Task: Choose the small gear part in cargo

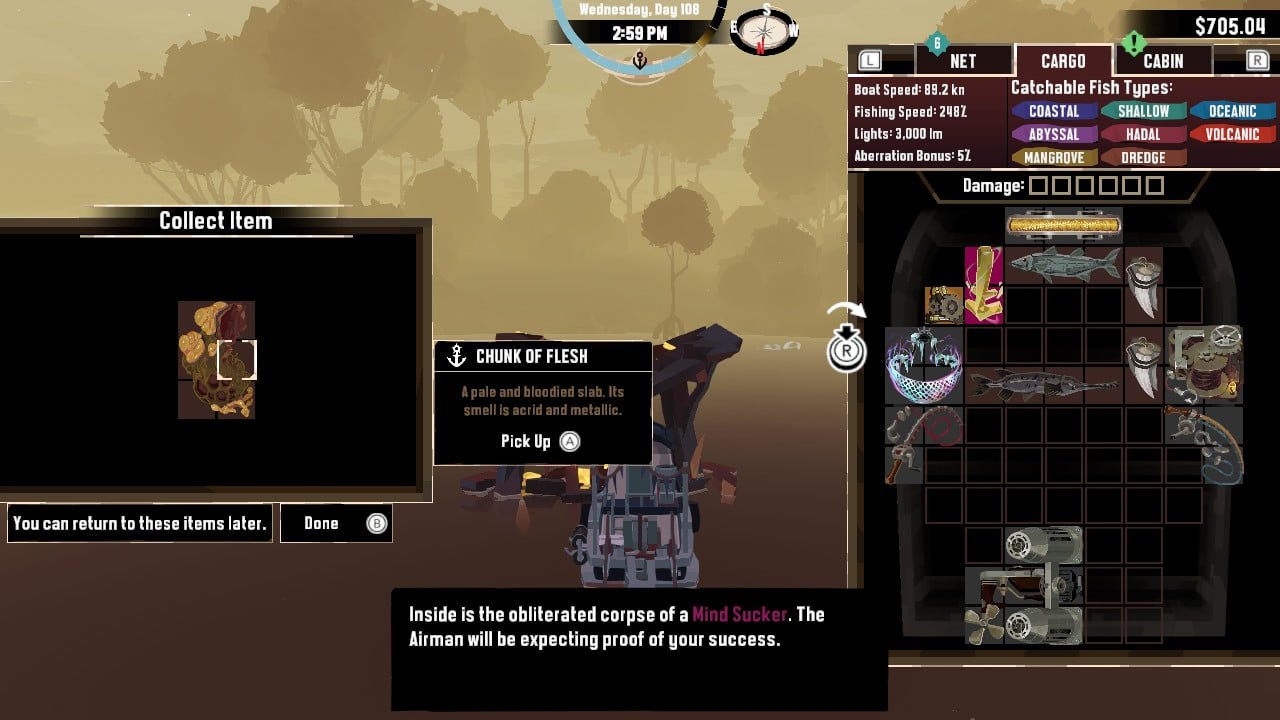Action: point(944,304)
